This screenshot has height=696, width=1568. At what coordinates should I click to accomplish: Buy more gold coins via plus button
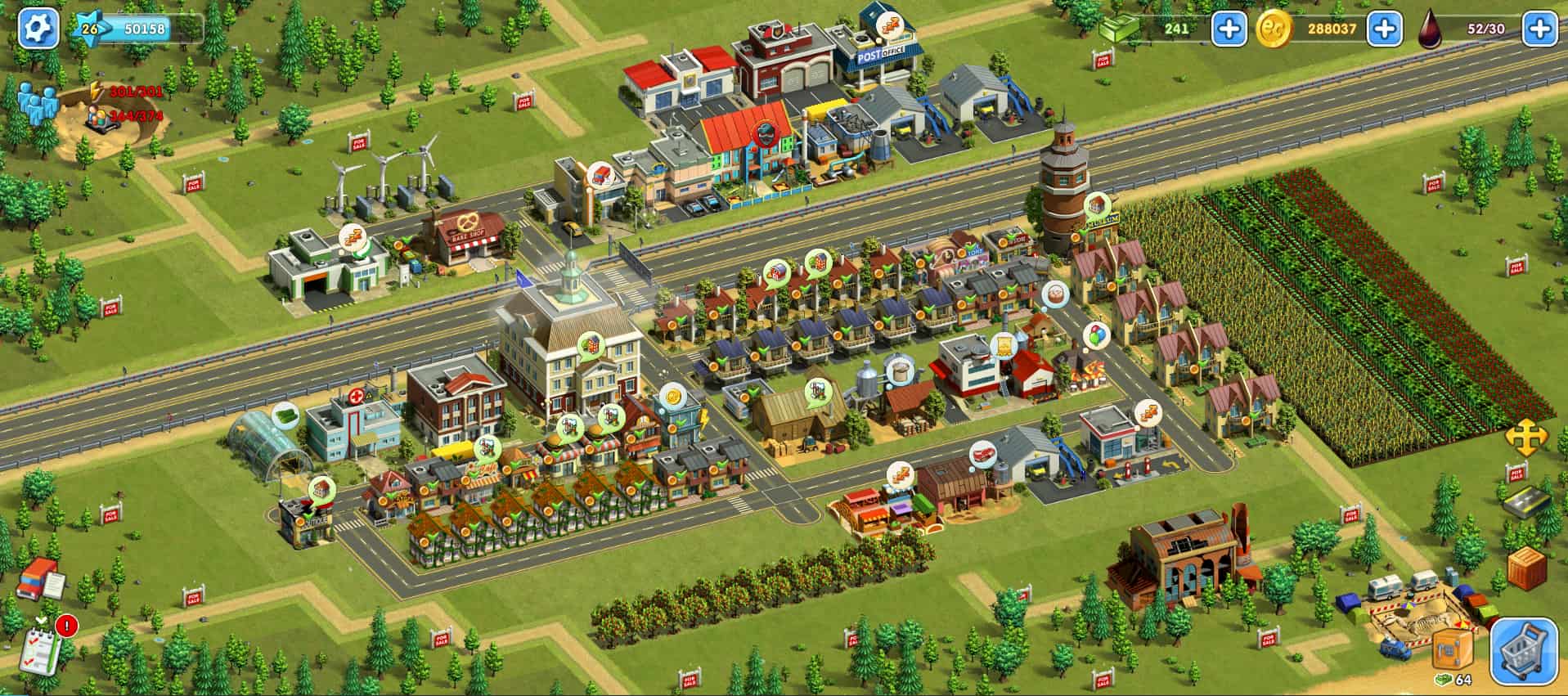1384,29
